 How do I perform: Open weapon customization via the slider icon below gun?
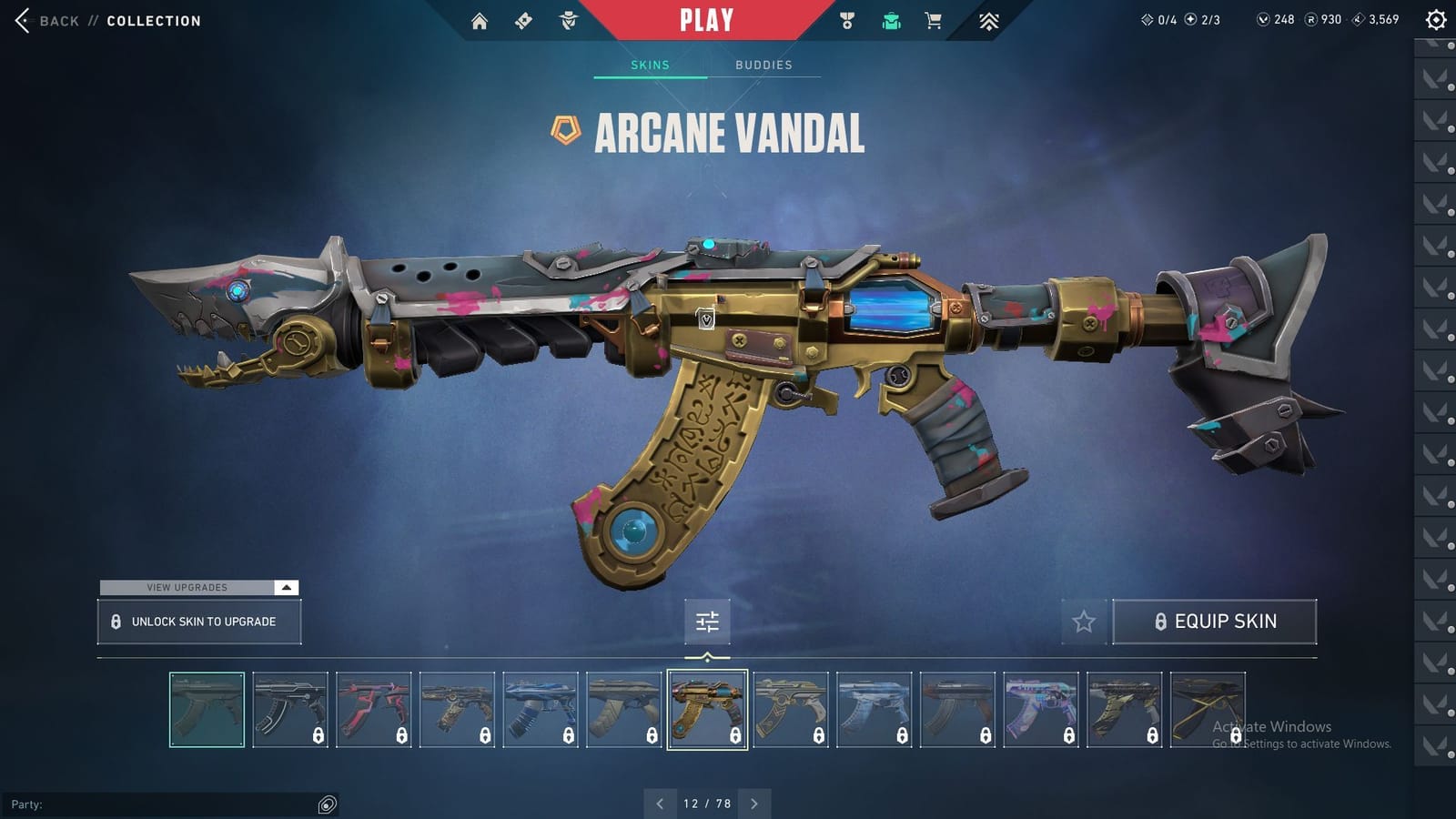click(x=707, y=622)
